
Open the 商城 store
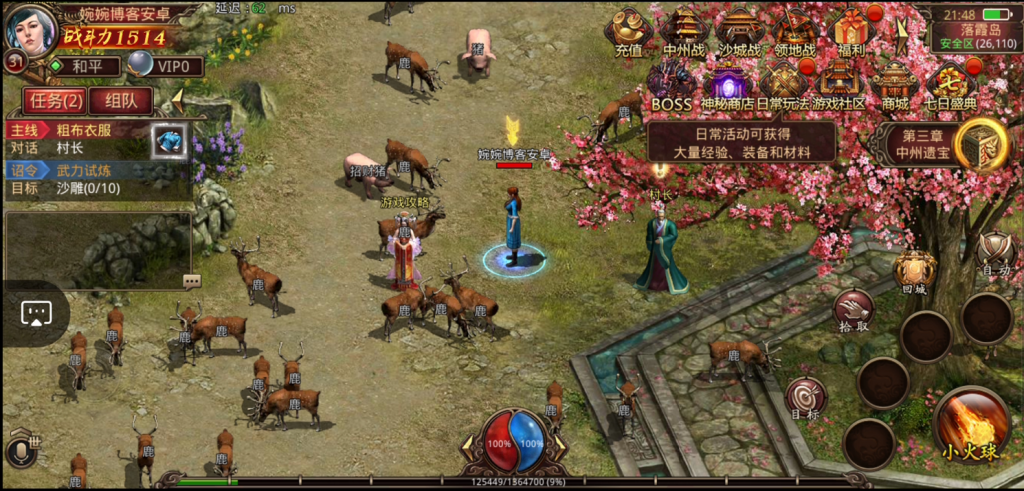click(895, 84)
